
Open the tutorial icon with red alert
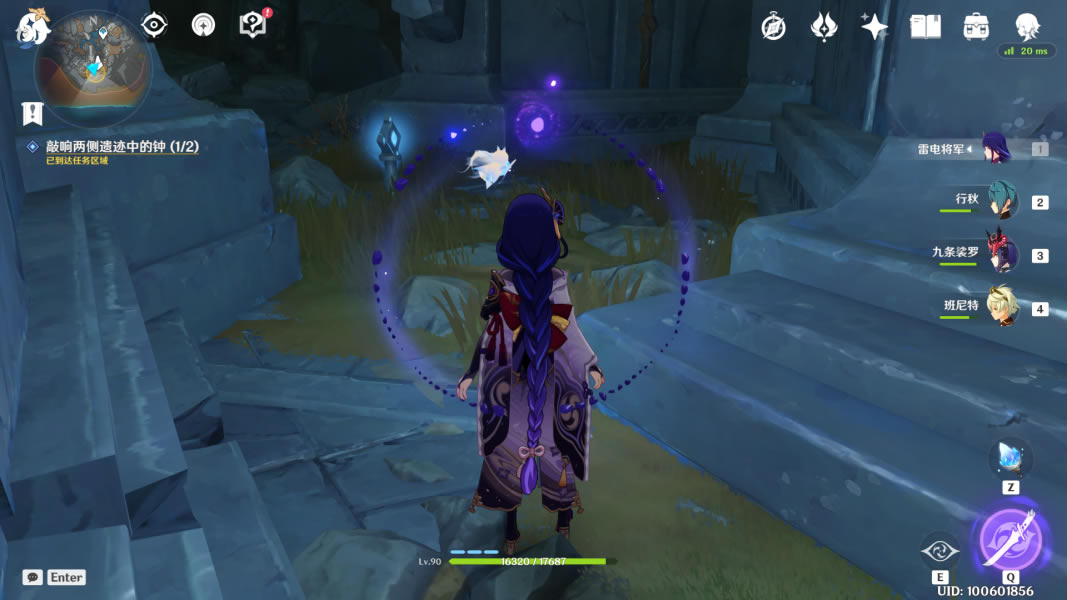[254, 25]
